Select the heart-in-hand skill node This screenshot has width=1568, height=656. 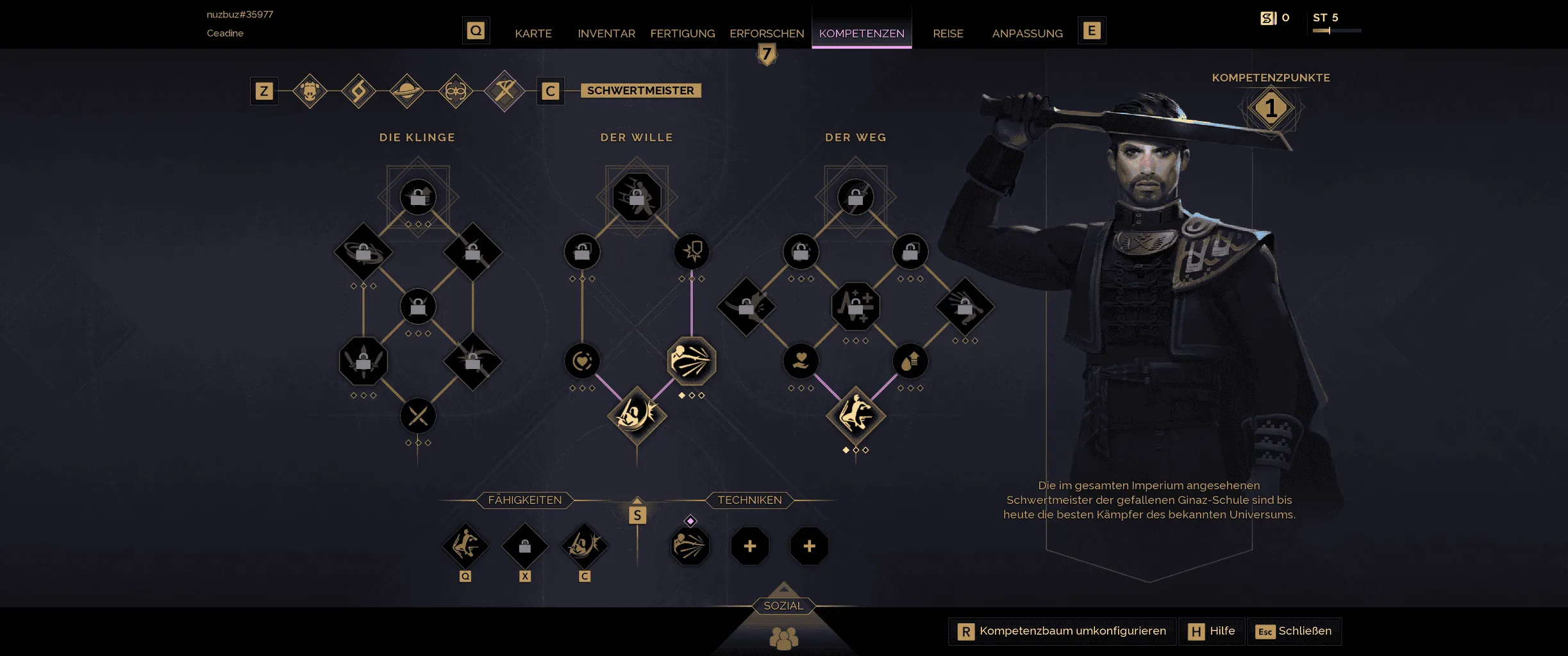point(801,361)
